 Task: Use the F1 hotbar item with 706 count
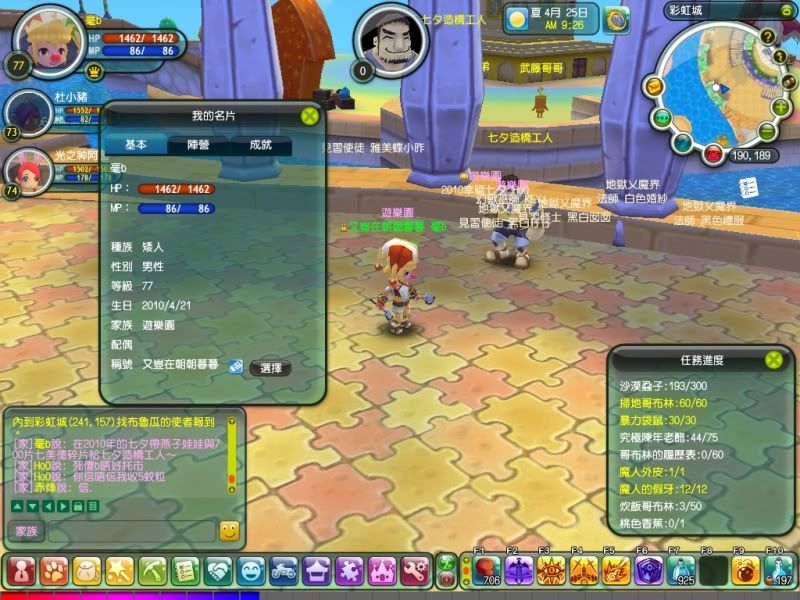(486, 571)
